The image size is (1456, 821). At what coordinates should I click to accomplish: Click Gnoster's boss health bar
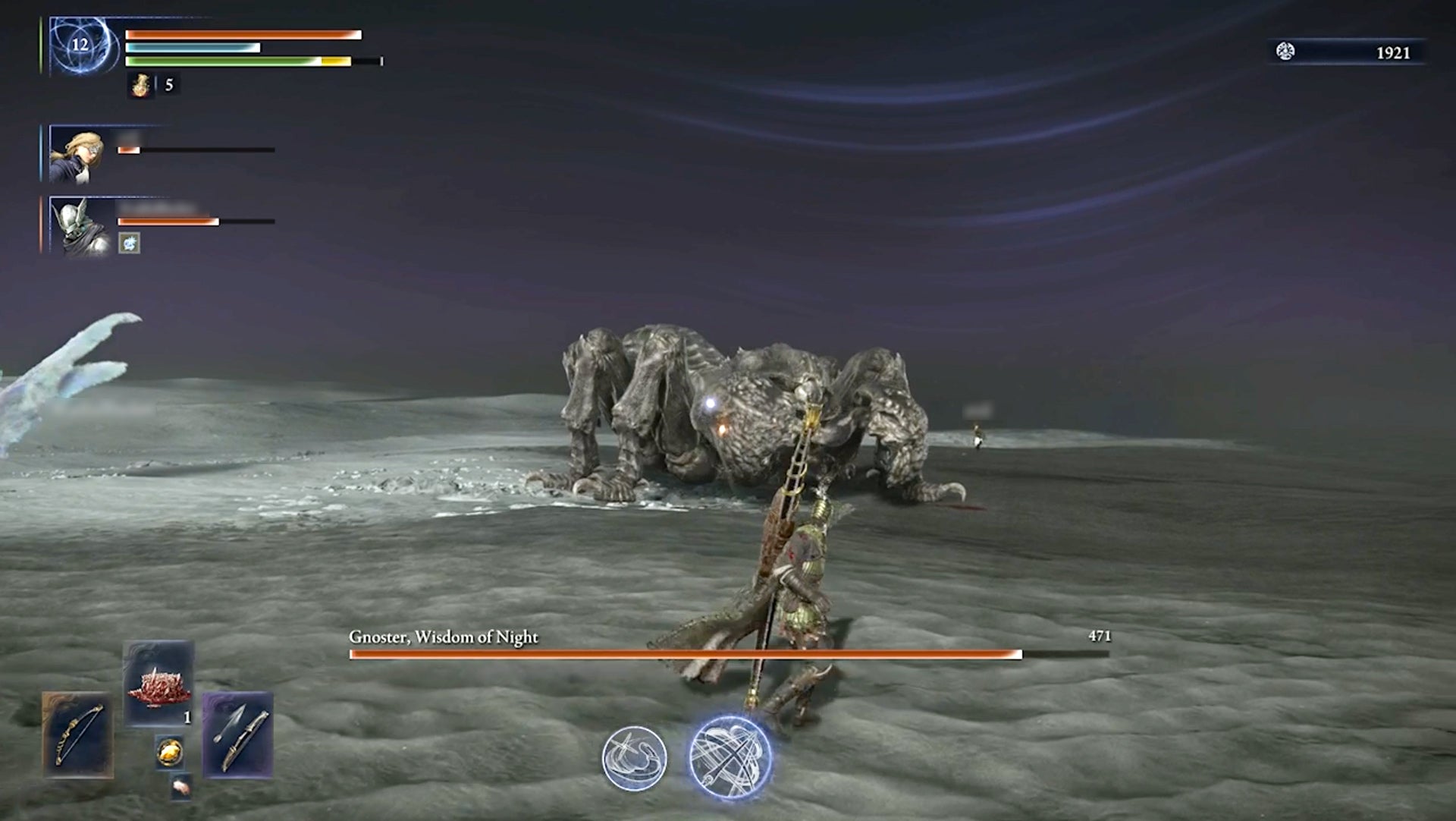(682, 653)
